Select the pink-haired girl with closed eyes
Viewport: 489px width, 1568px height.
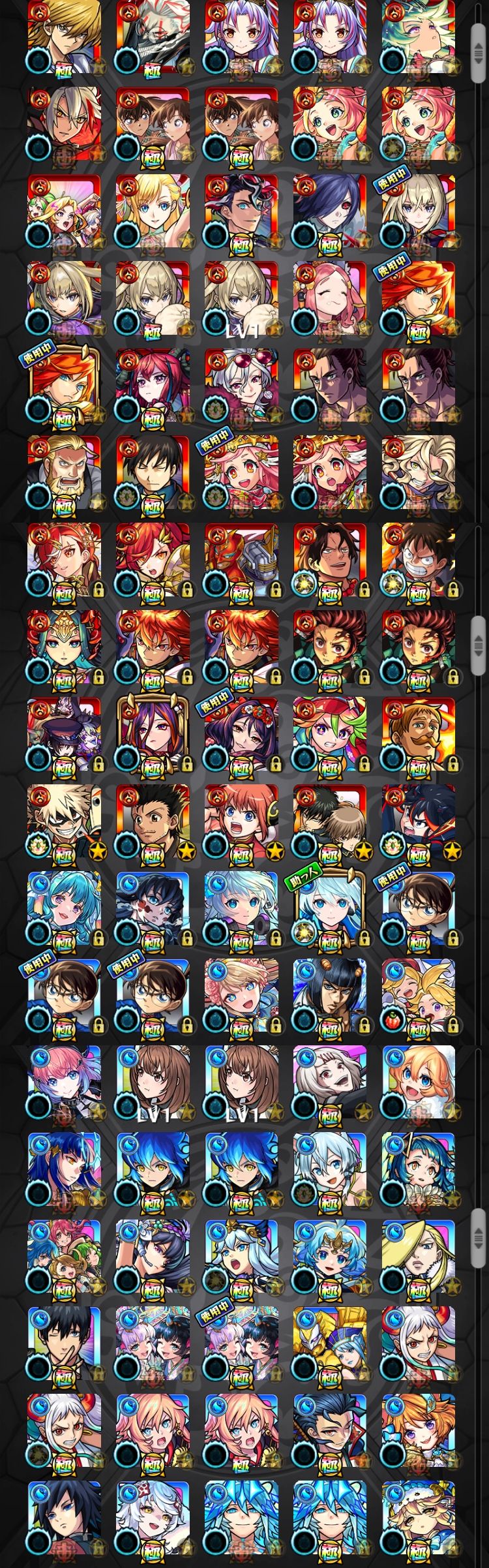[329, 300]
